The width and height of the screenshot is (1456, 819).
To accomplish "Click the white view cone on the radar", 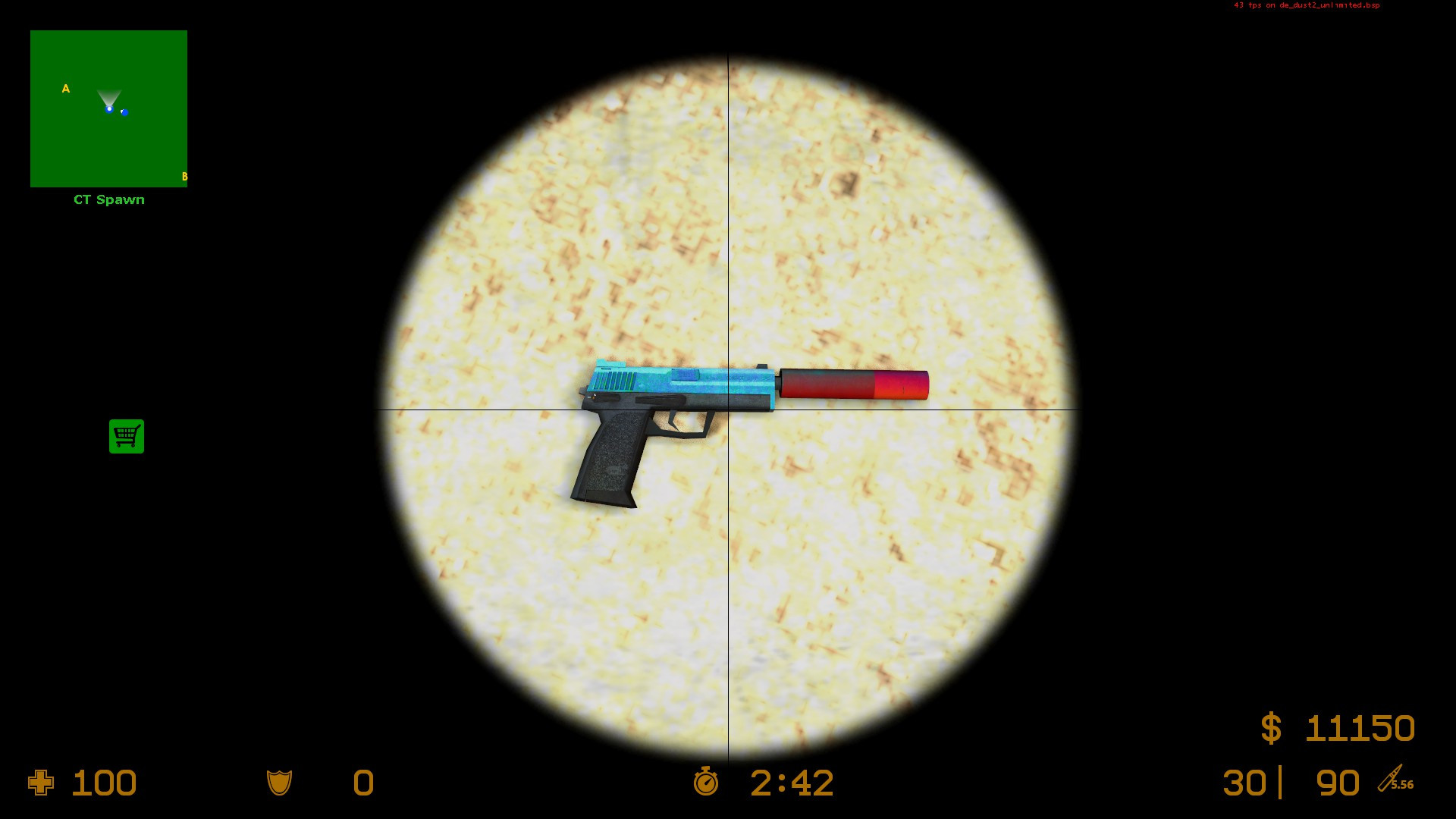I will click(108, 97).
